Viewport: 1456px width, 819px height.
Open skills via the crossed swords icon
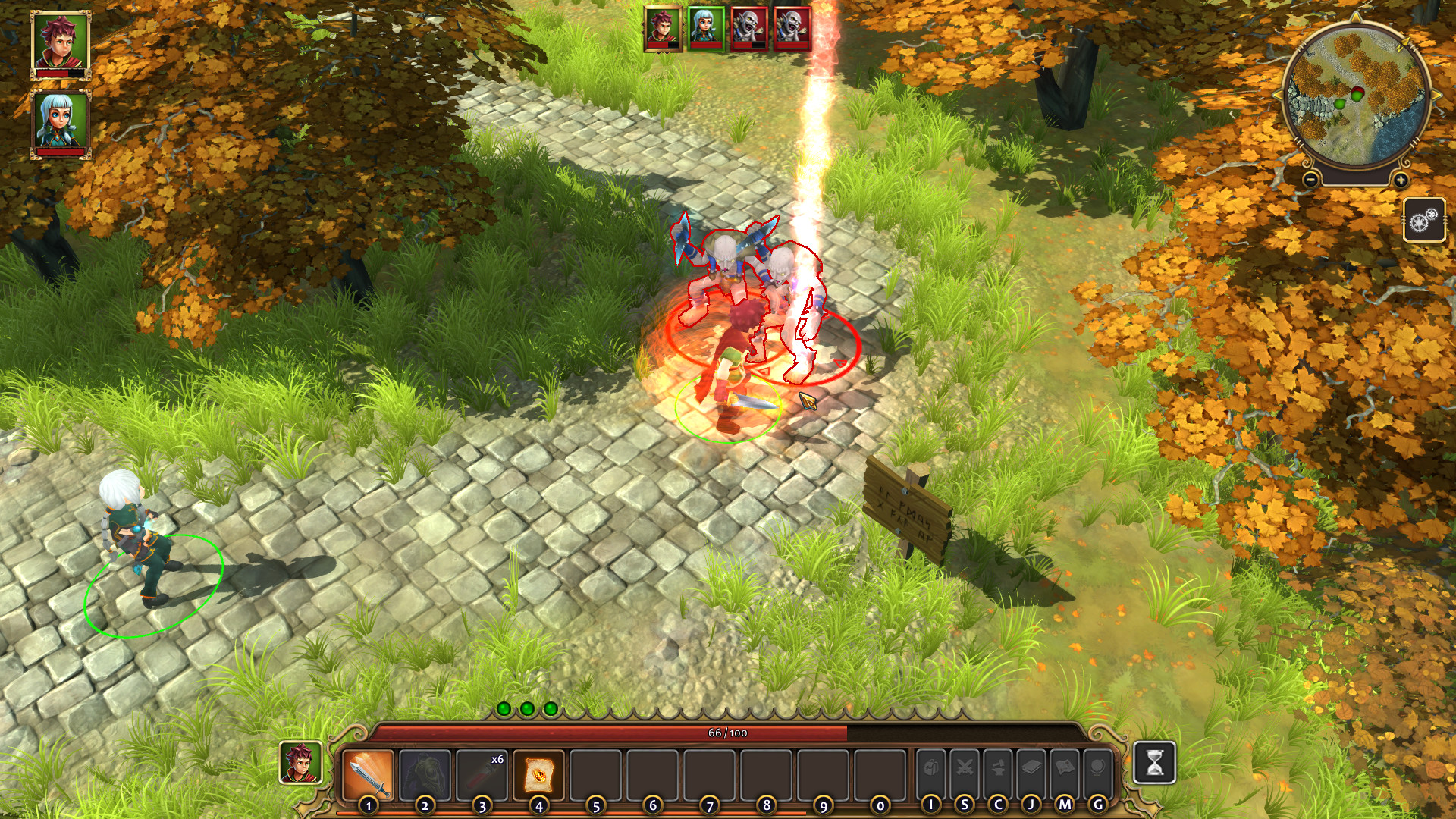tap(965, 766)
